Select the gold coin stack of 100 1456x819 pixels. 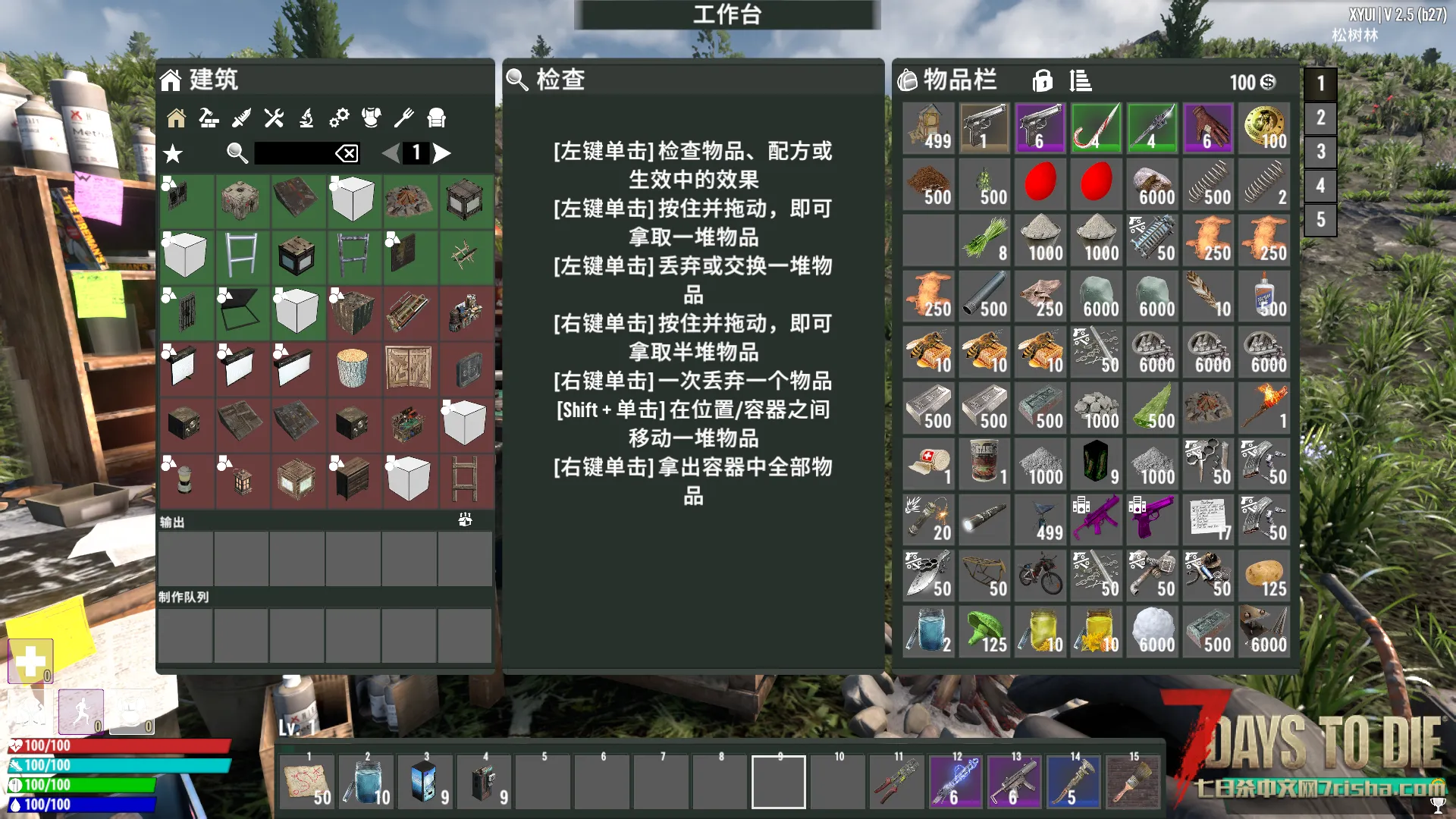(x=1264, y=128)
